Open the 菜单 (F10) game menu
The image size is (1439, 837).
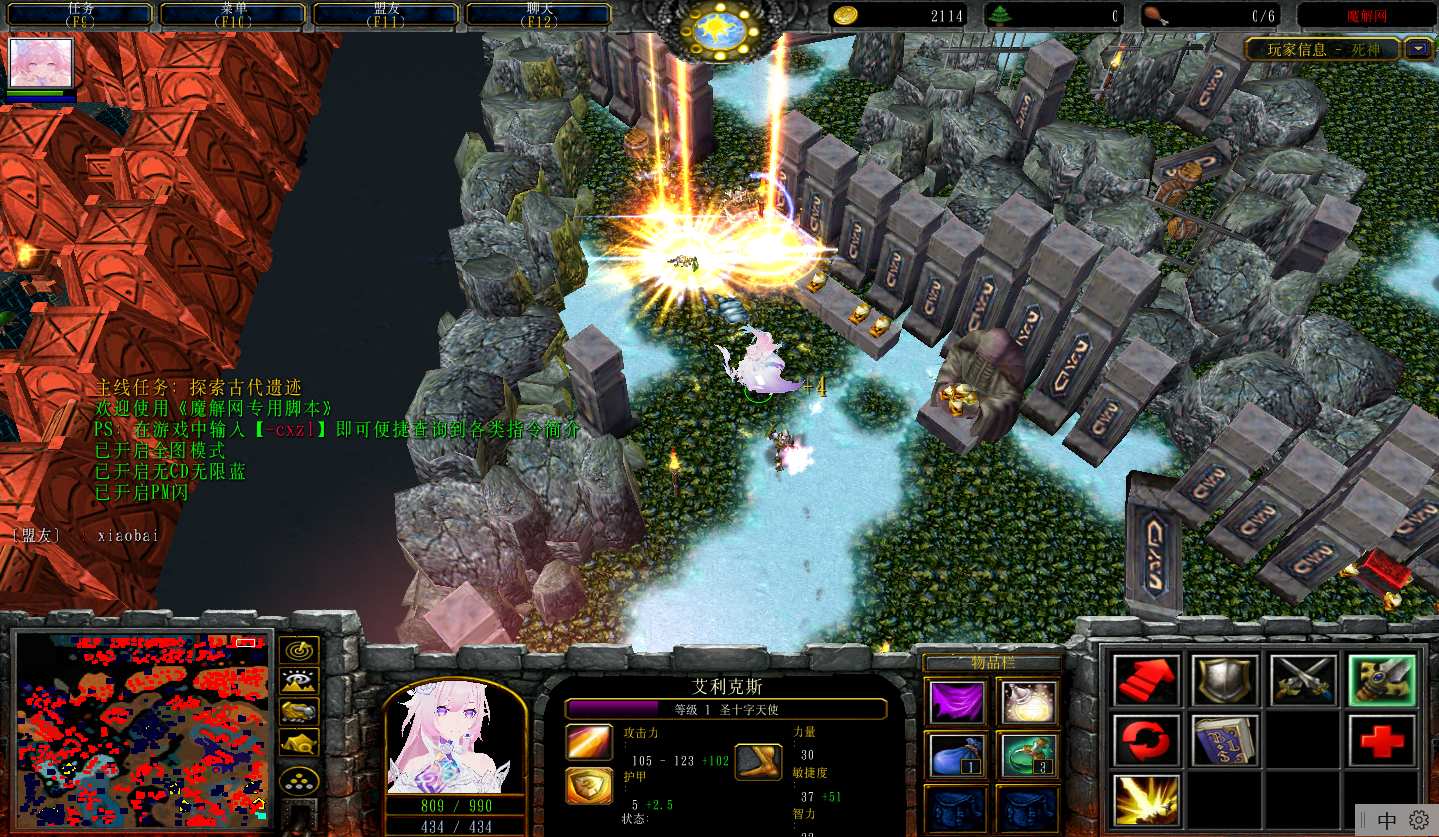pyautogui.click(x=233, y=14)
